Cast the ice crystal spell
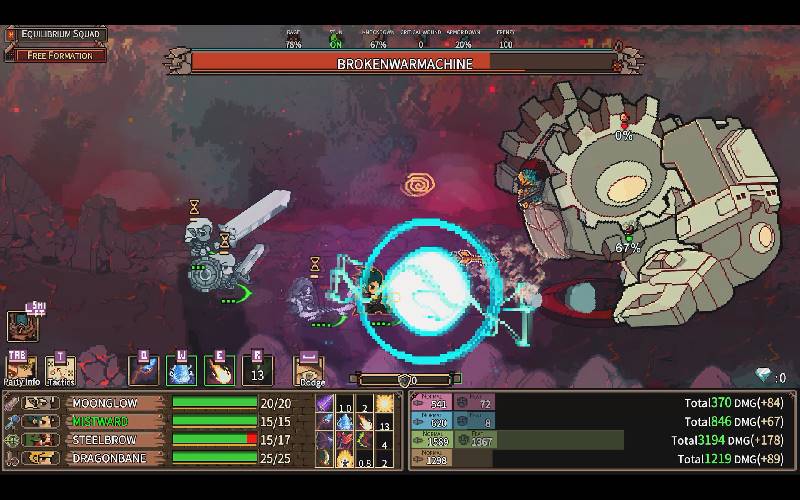Screen dimensions: 800x500 pyautogui.click(x=181, y=371)
